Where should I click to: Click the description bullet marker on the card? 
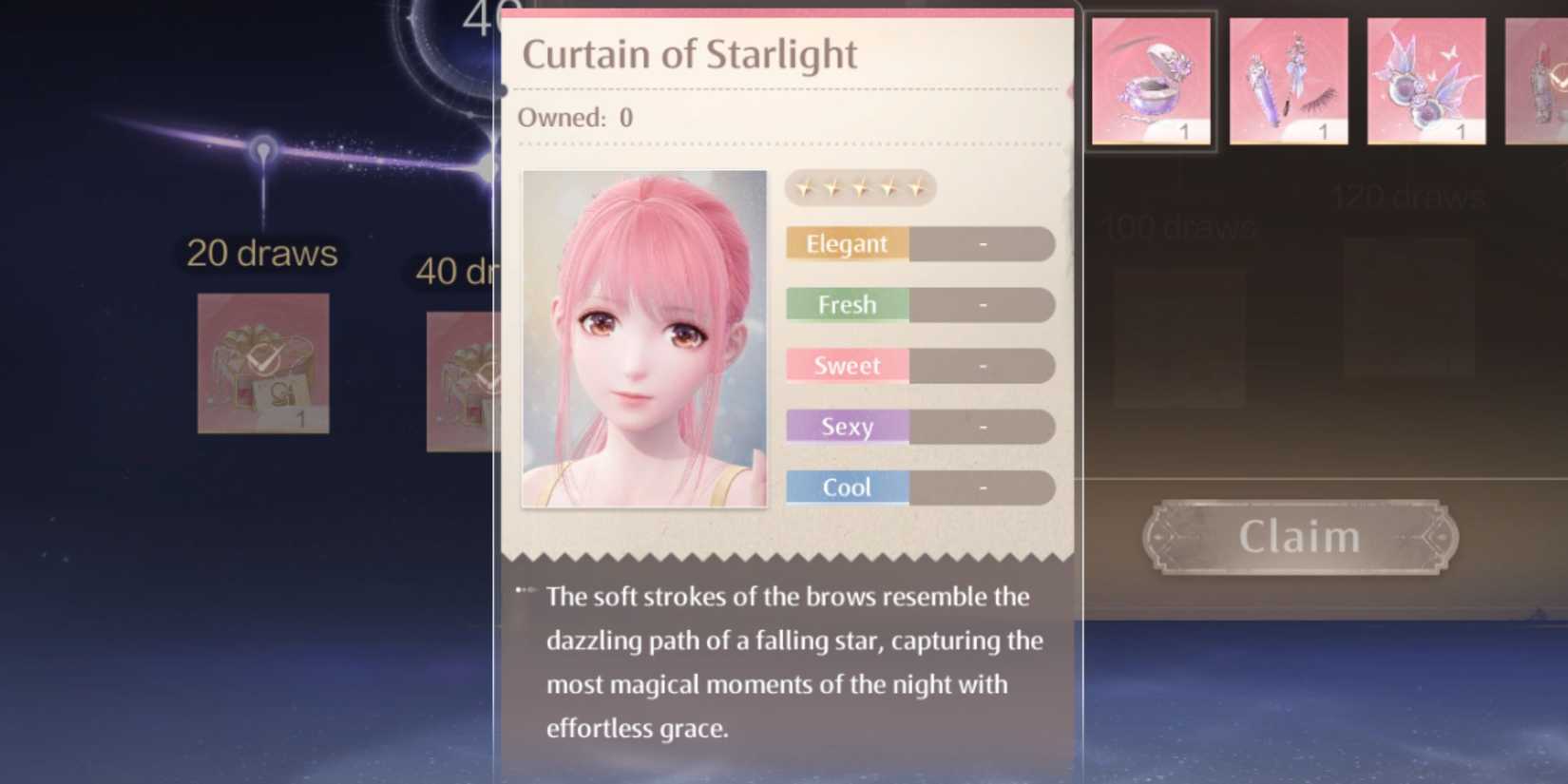click(526, 589)
